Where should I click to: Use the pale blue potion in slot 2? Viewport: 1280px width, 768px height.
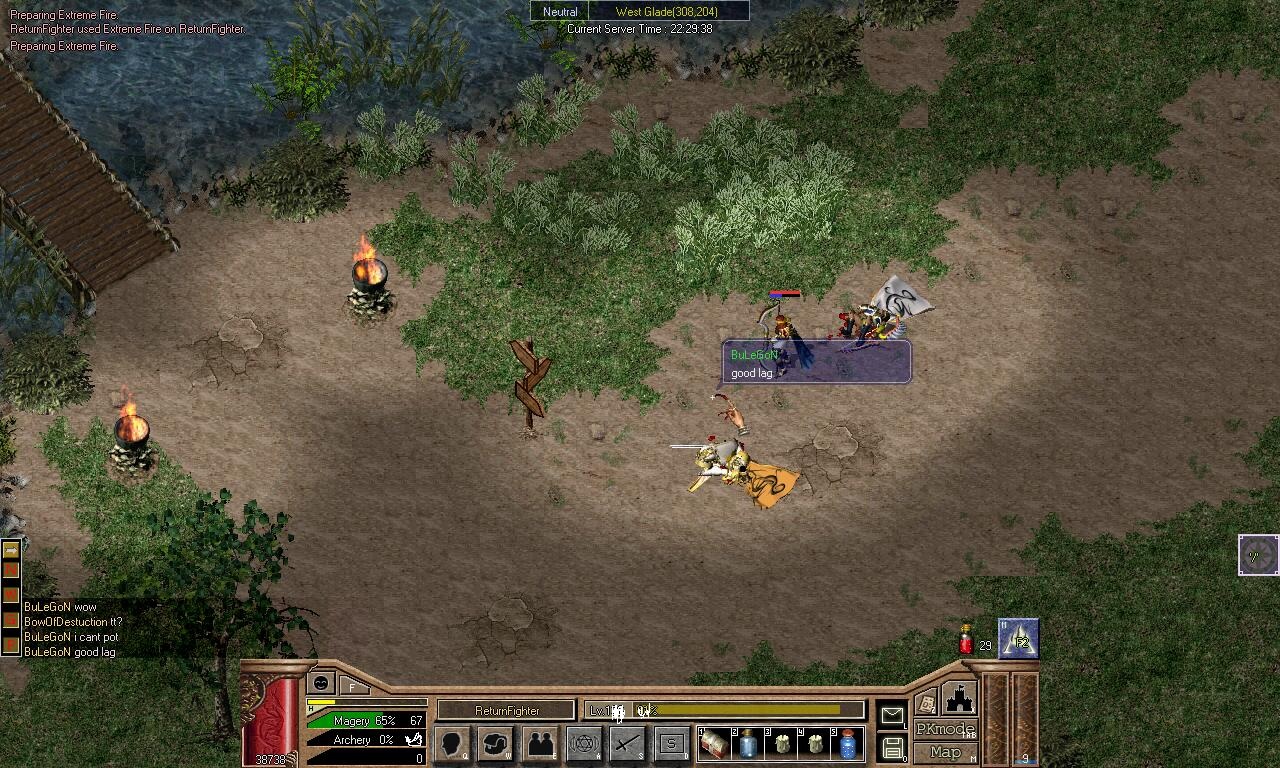point(748,744)
